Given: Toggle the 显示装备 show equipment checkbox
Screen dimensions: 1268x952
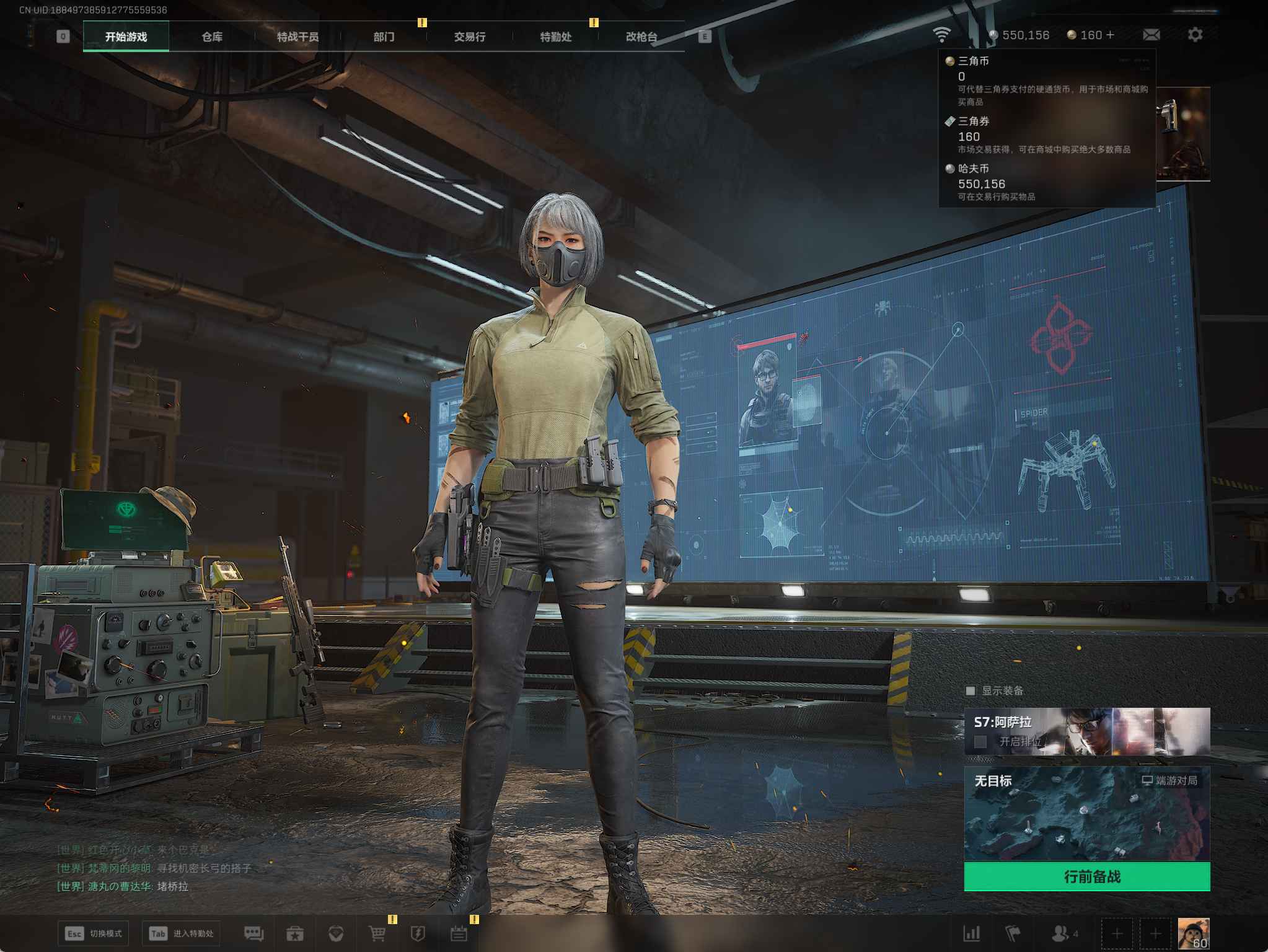Looking at the screenshot, I should (x=971, y=690).
